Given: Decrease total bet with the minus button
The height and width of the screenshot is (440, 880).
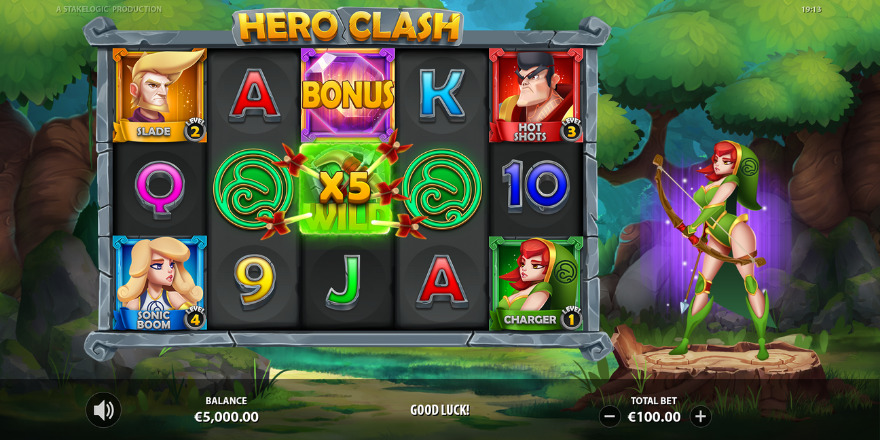Looking at the screenshot, I should tap(610, 416).
